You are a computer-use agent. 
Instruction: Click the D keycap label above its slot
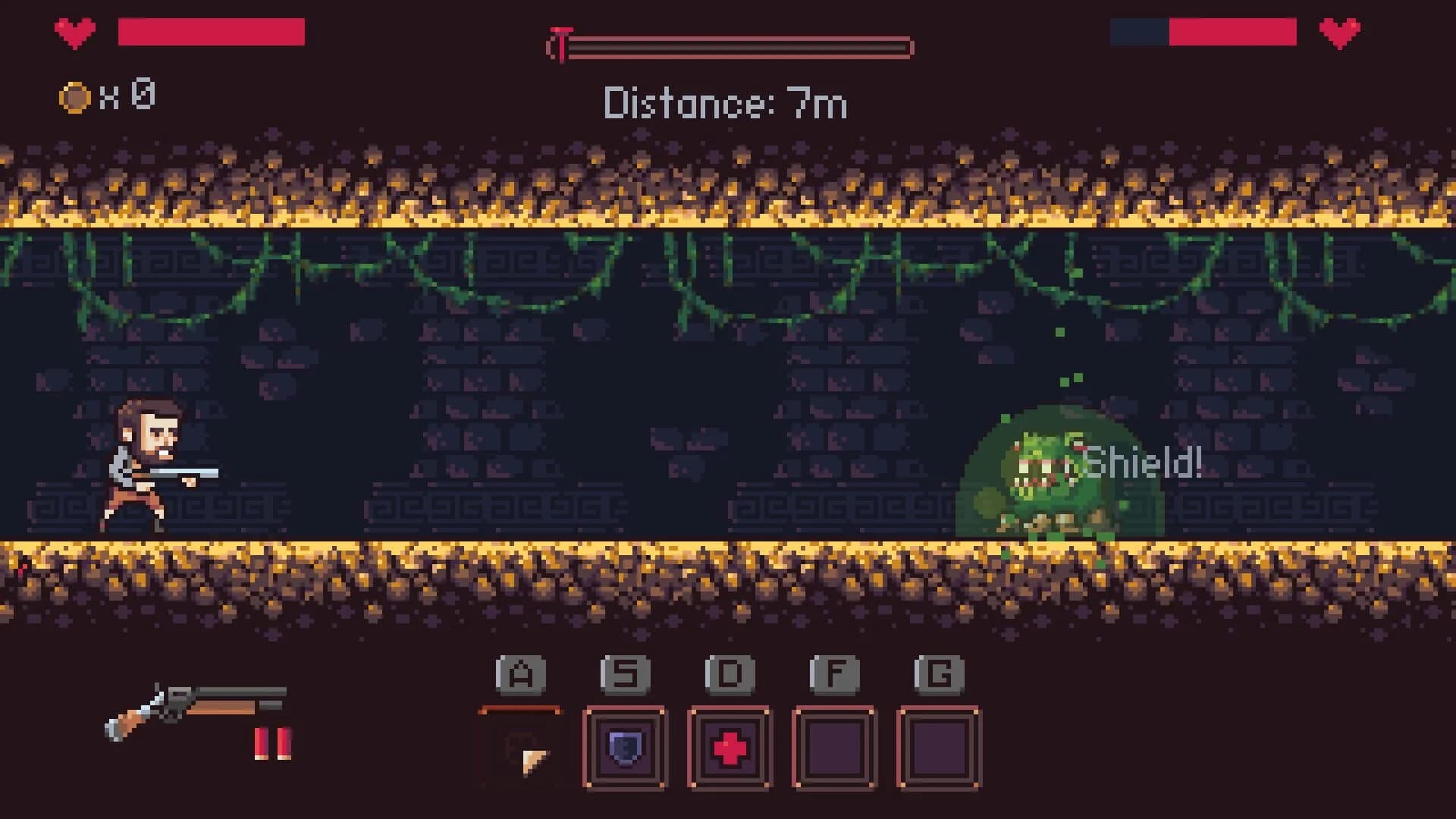point(730,673)
